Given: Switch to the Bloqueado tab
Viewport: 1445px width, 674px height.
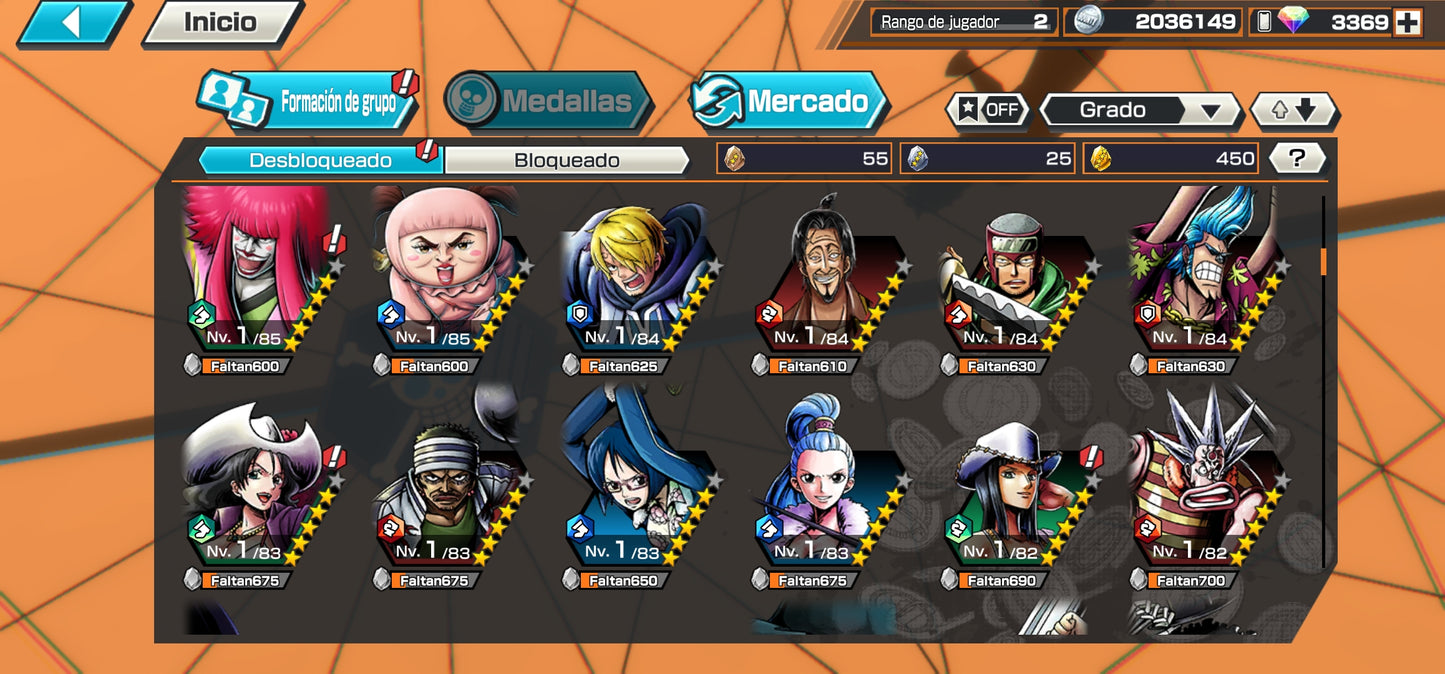Looking at the screenshot, I should (566, 160).
